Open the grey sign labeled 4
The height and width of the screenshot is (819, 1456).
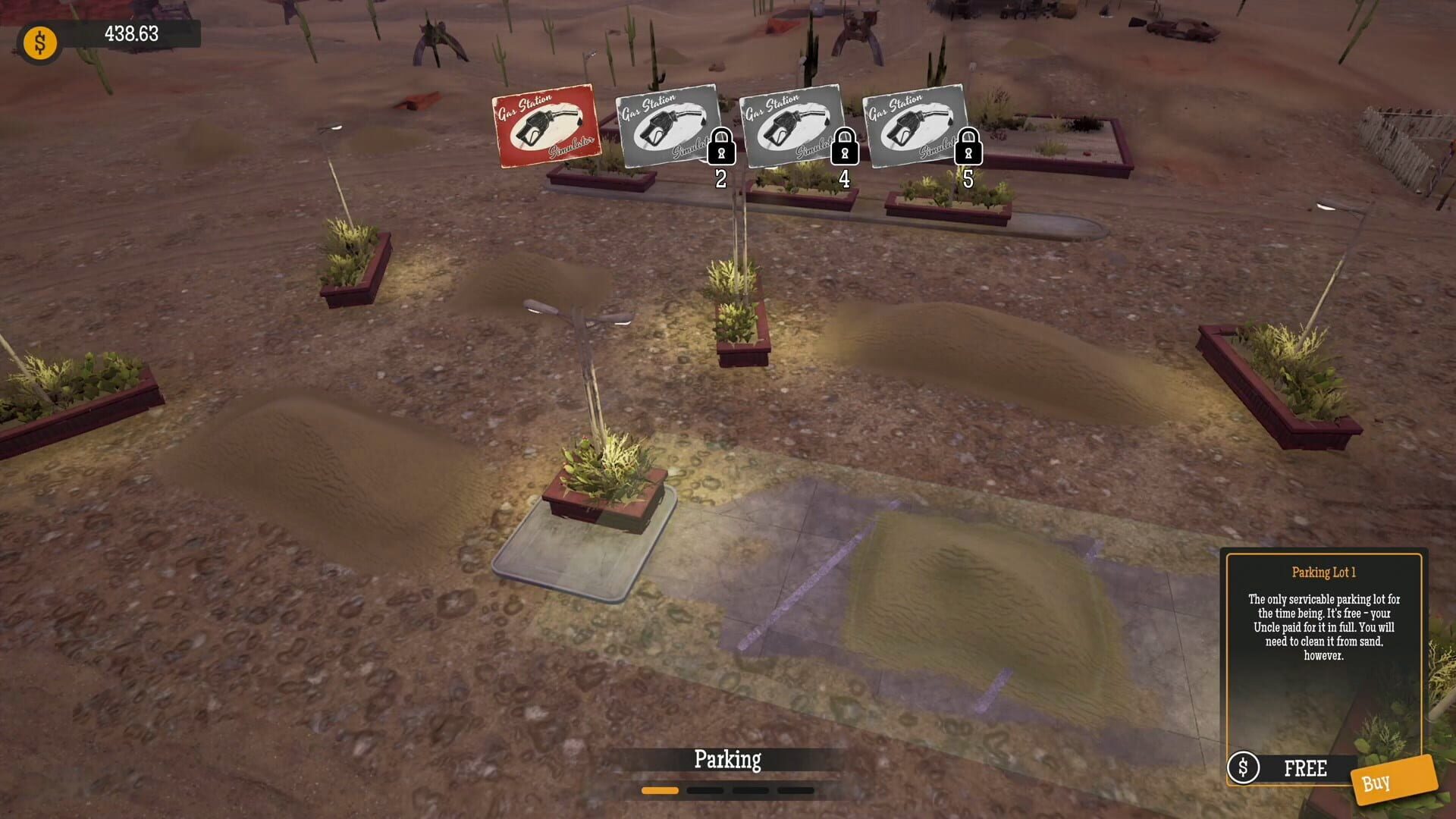791,125
